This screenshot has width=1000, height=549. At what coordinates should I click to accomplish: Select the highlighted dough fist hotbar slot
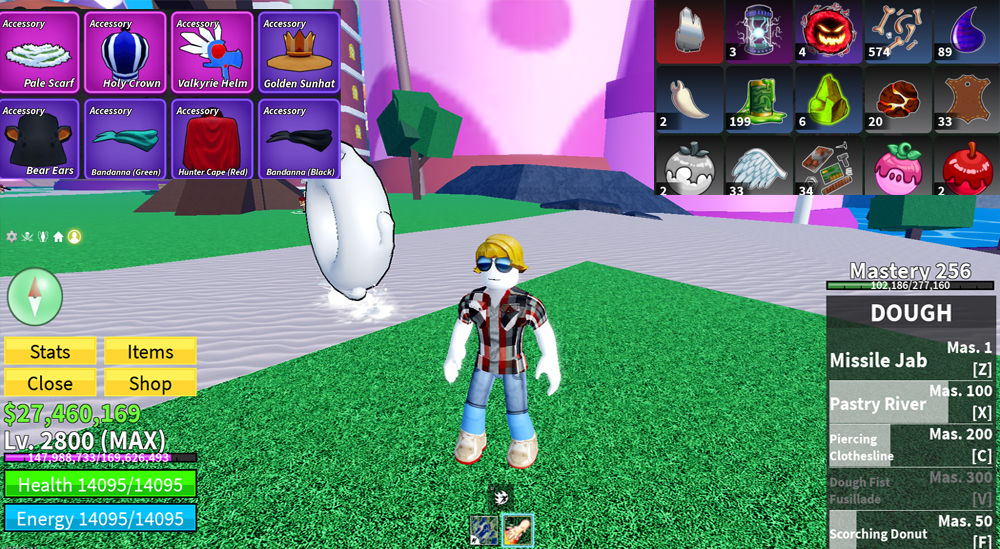(517, 531)
